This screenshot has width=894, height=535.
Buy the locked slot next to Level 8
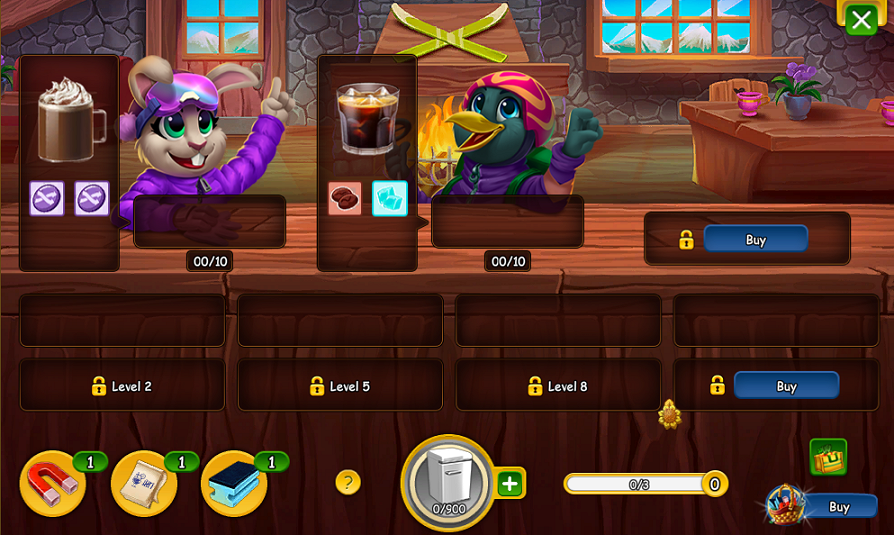786,386
